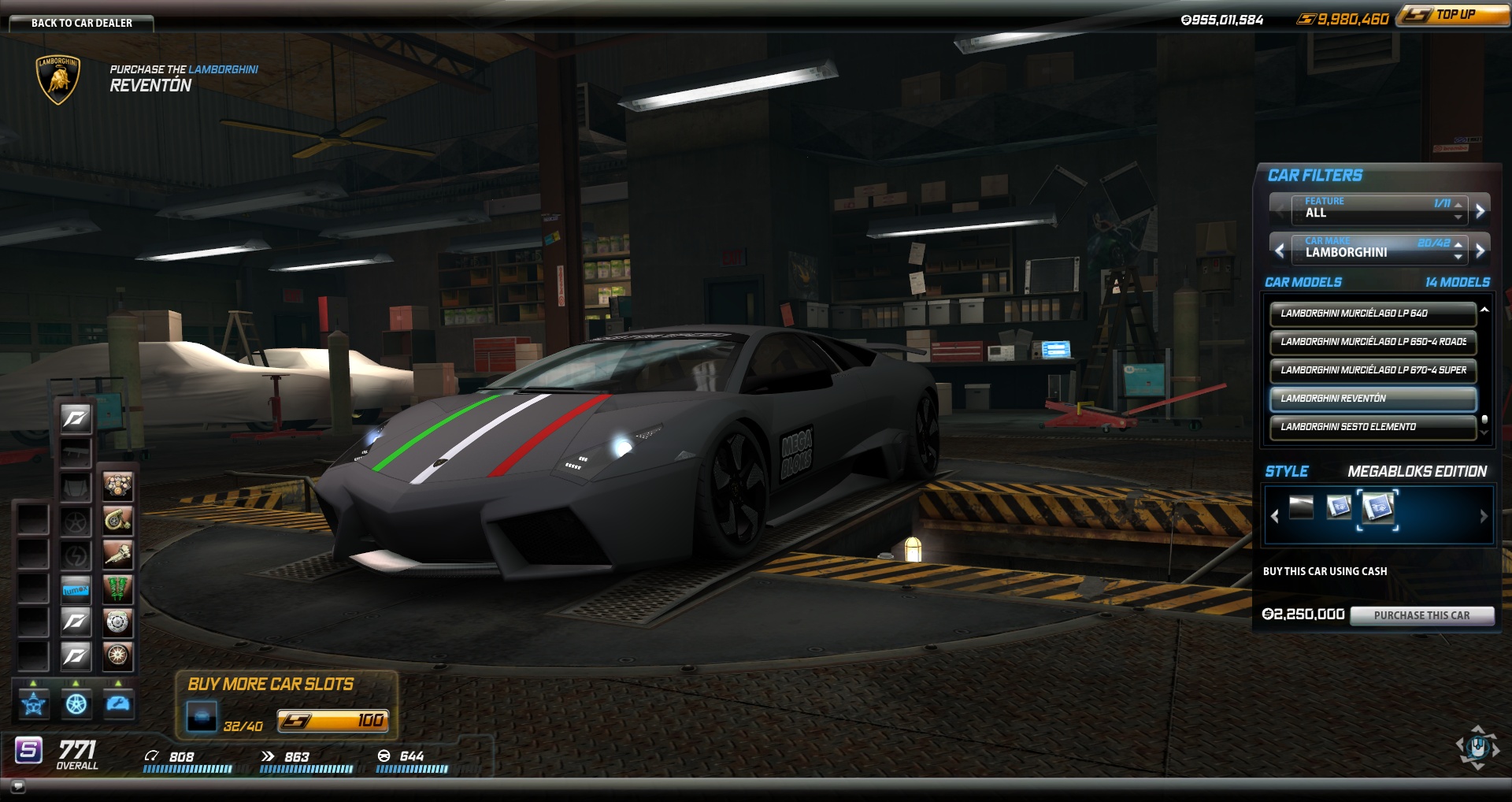Choose the green suspension coilovers icon

tap(117, 588)
